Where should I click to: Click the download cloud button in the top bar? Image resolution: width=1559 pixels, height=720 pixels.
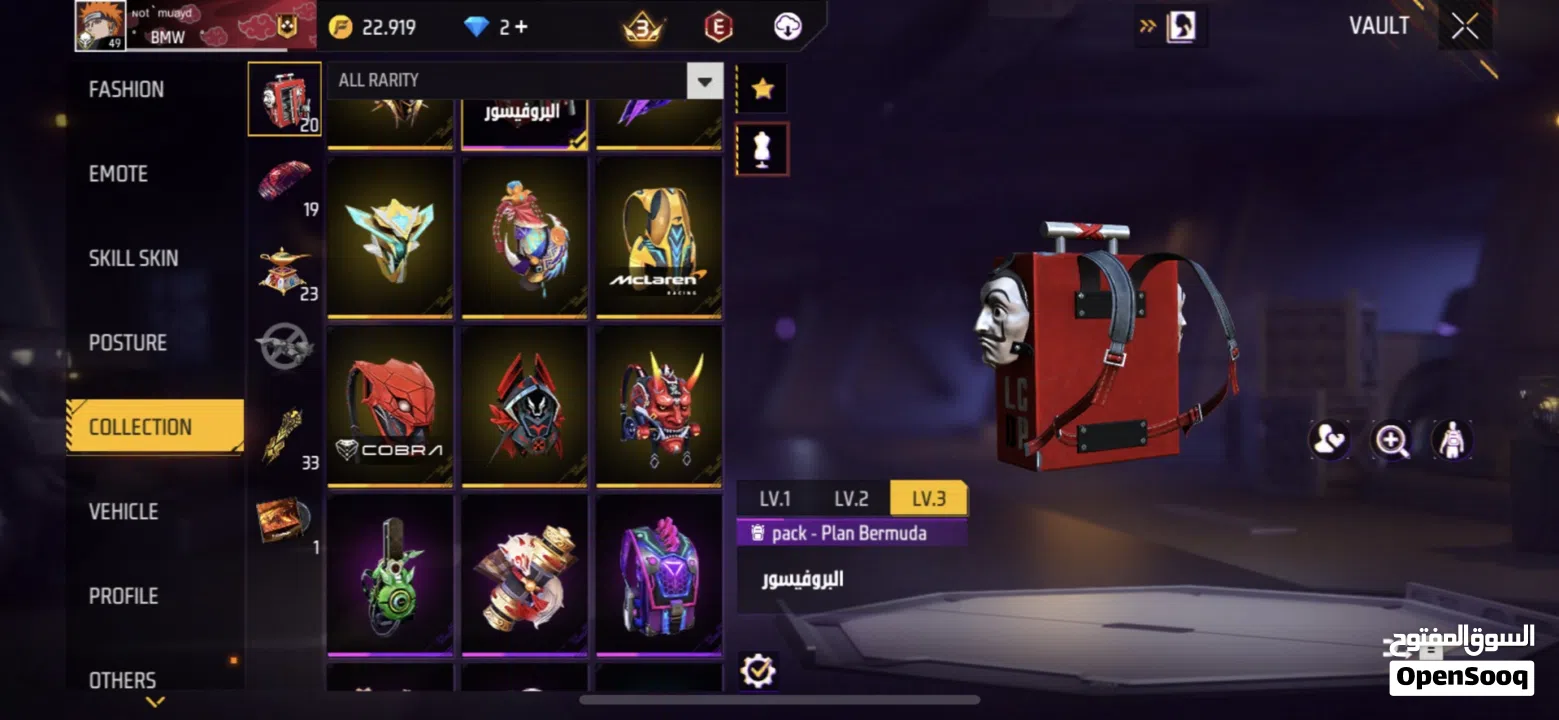(x=786, y=27)
